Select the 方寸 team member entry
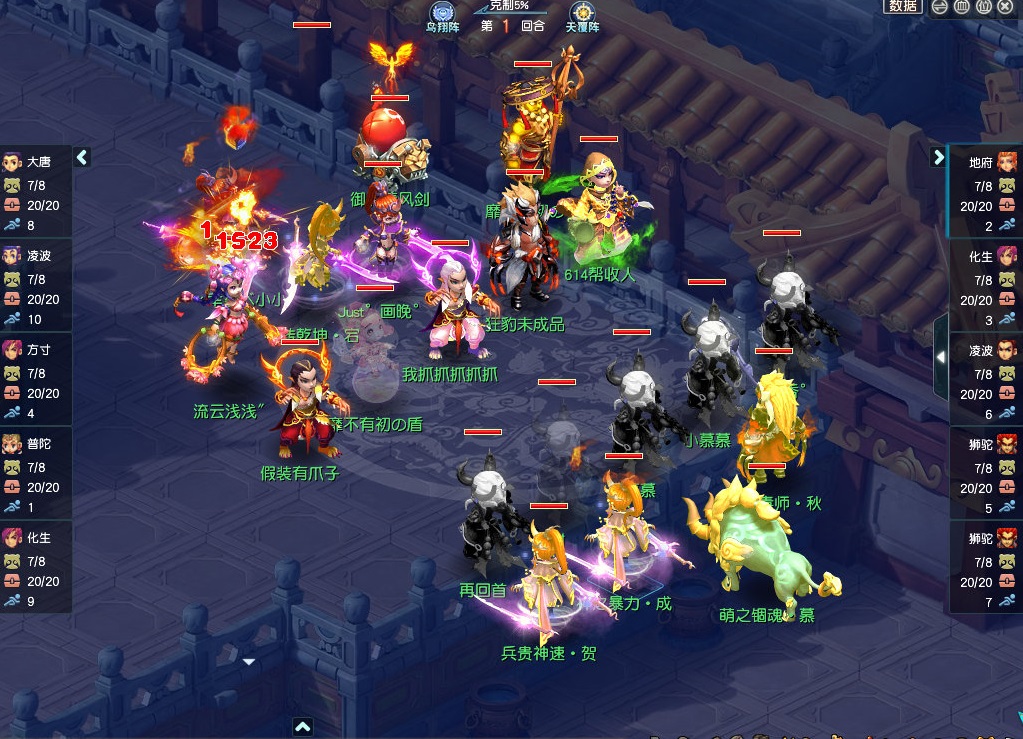 tap(36, 379)
